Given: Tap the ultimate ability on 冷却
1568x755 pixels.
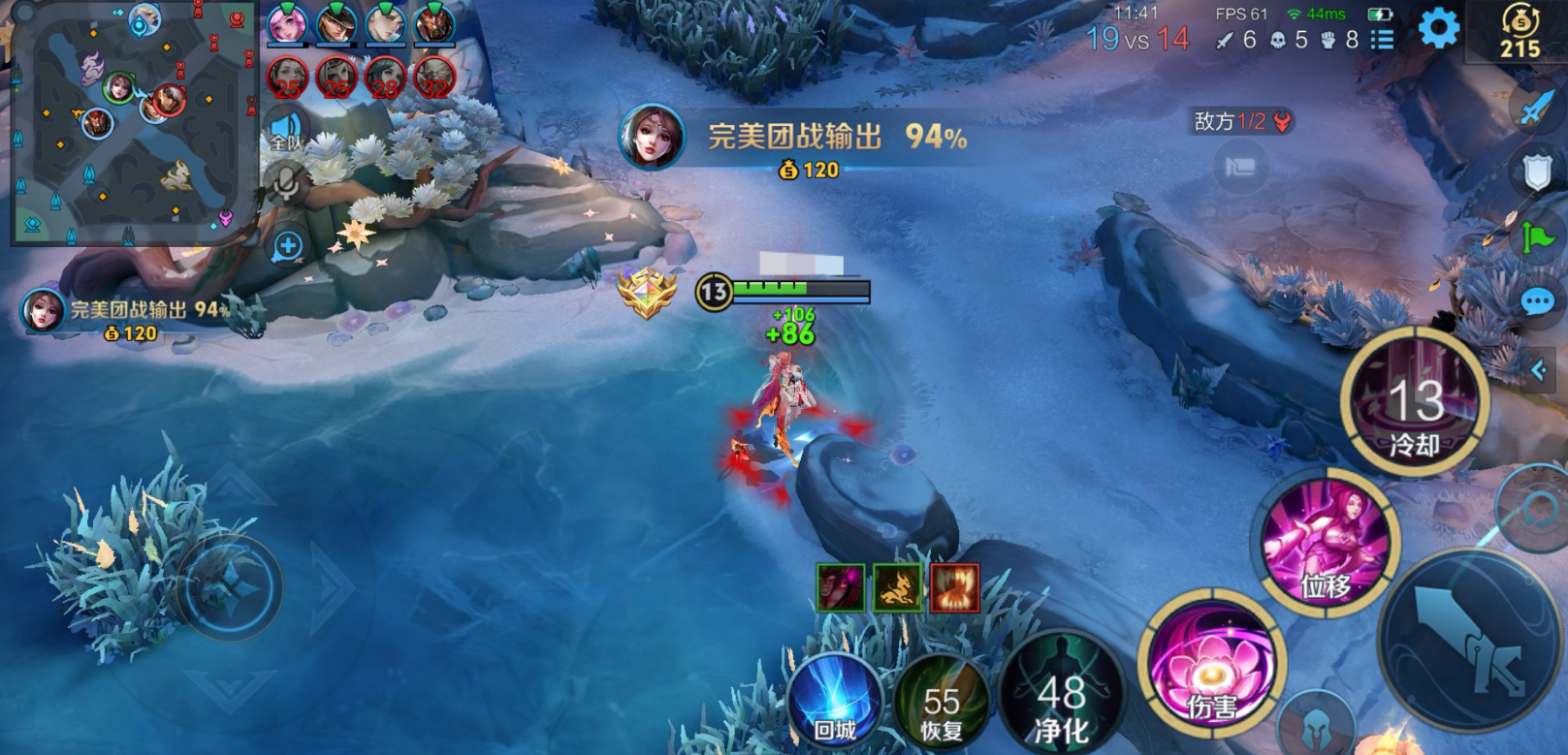Looking at the screenshot, I should click(1415, 400).
